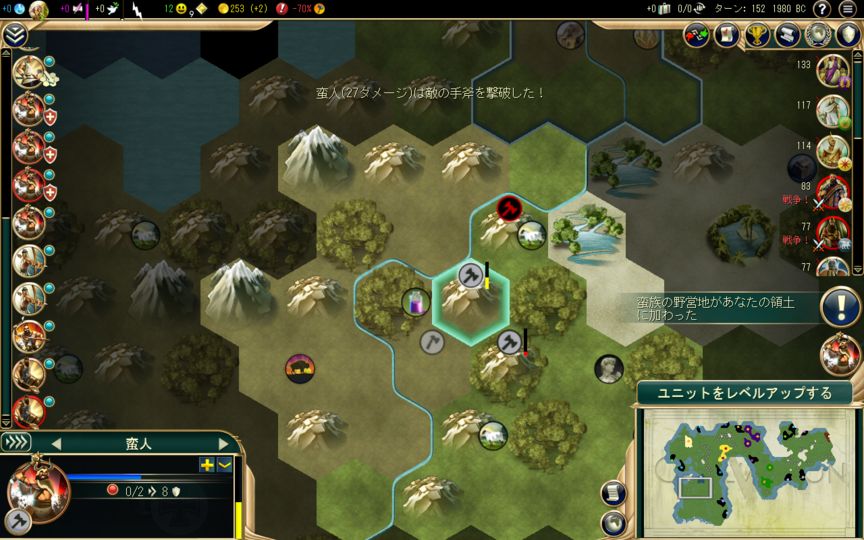Open the trophy victory progress screen
This screenshot has width=864, height=540.
(x=759, y=34)
